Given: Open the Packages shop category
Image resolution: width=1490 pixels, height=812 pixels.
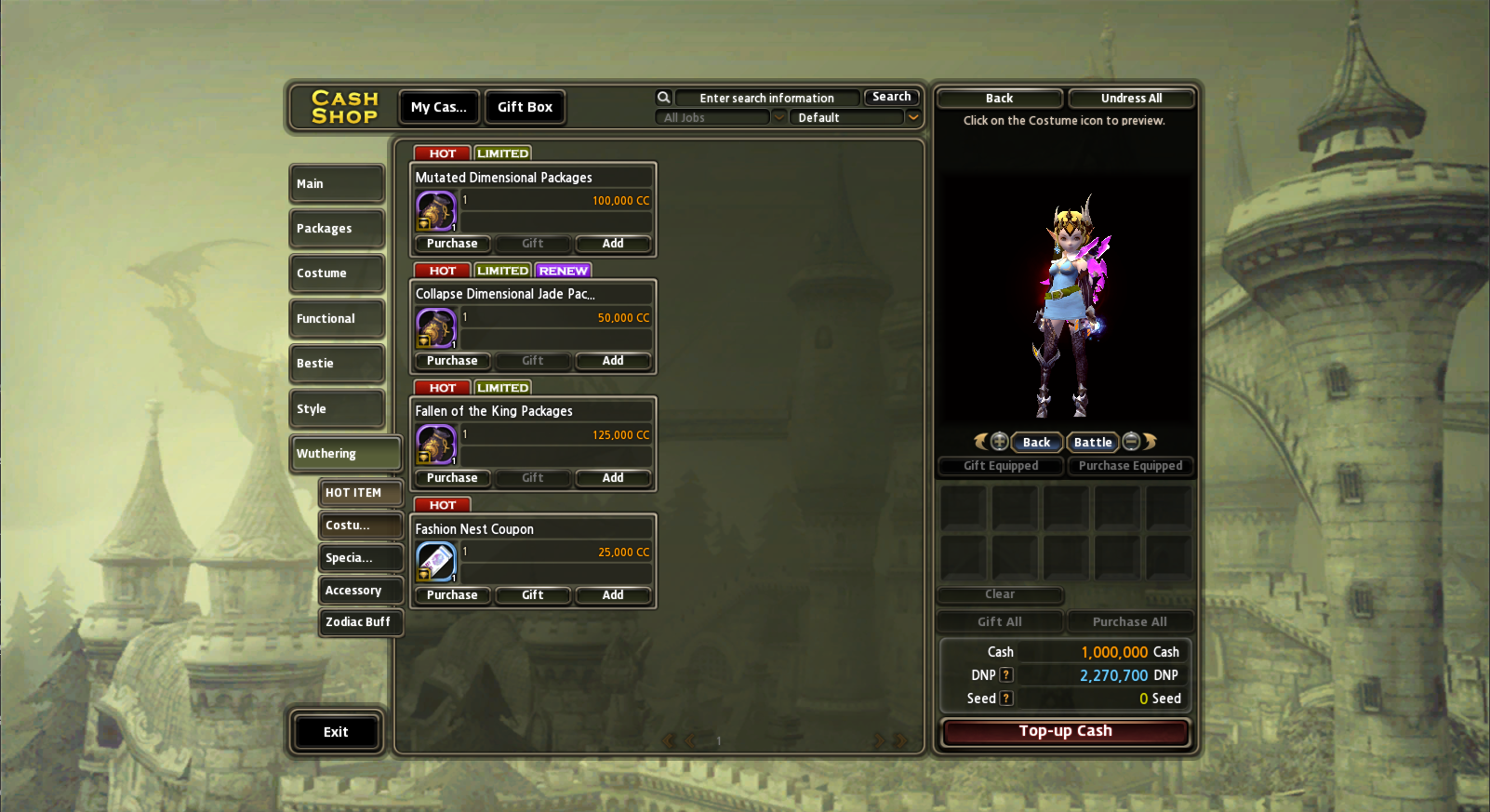Looking at the screenshot, I should pyautogui.click(x=336, y=229).
